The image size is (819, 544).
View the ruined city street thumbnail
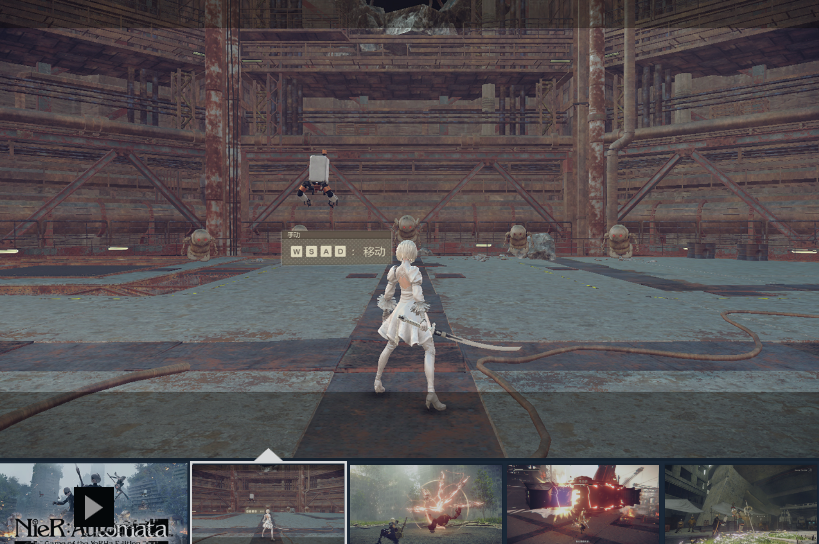(x=741, y=504)
